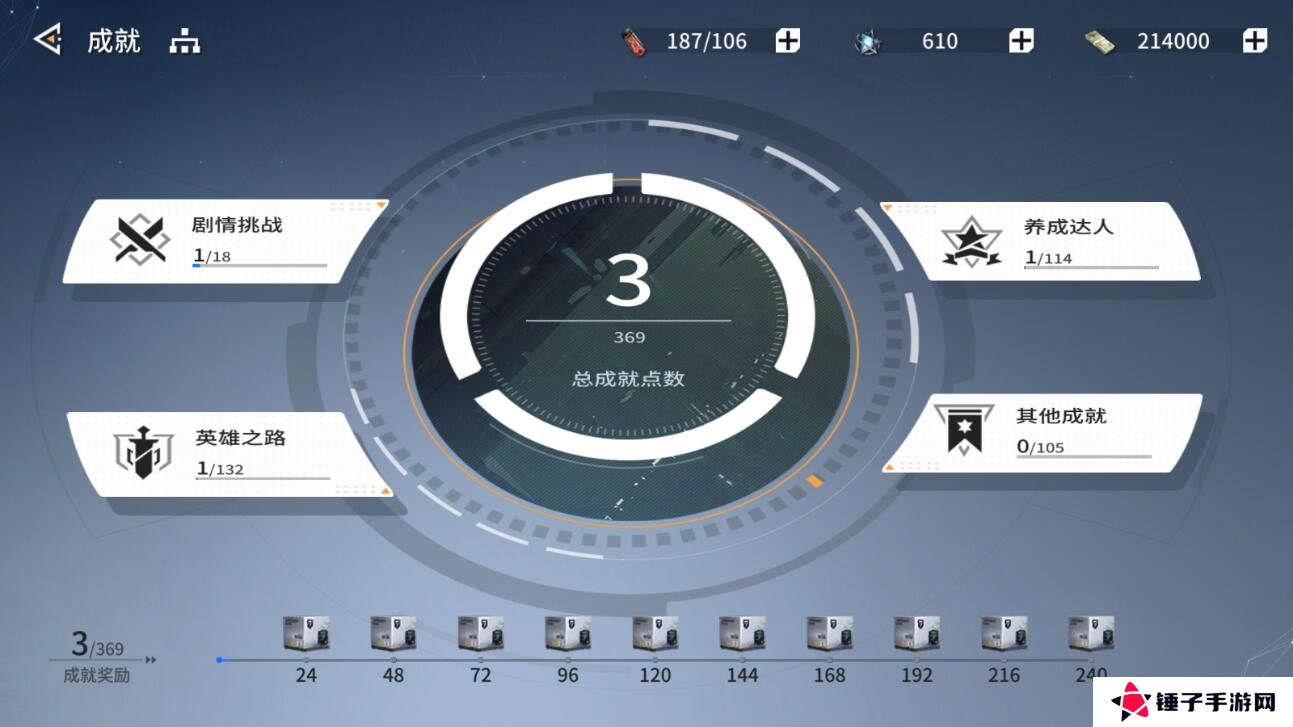The width and height of the screenshot is (1293, 727).
Task: Expand 剧情挑战 via its orange corner triangle
Action: [381, 206]
